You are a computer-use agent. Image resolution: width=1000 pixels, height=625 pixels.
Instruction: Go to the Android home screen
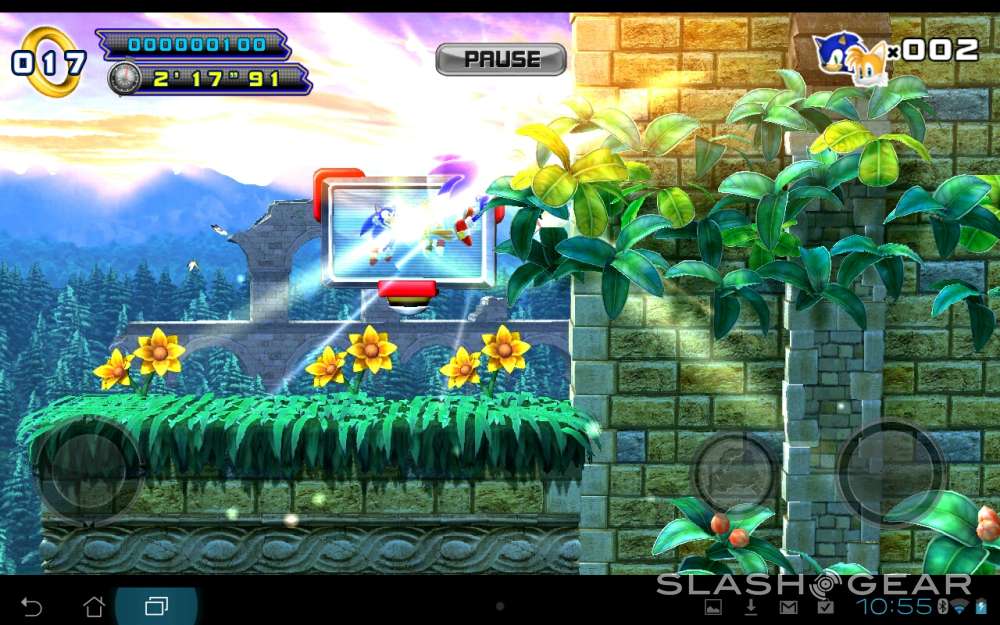coord(94,606)
